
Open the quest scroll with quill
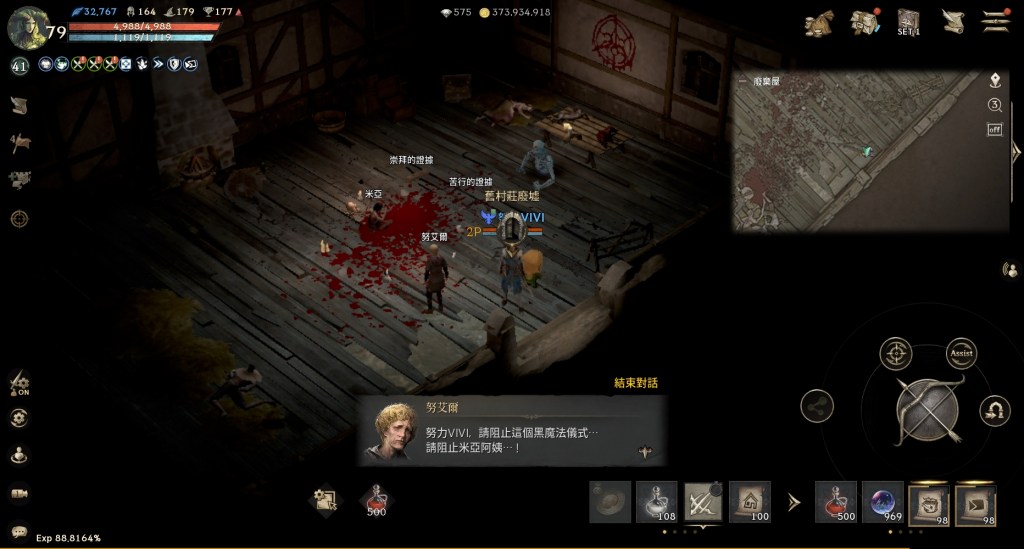953,22
